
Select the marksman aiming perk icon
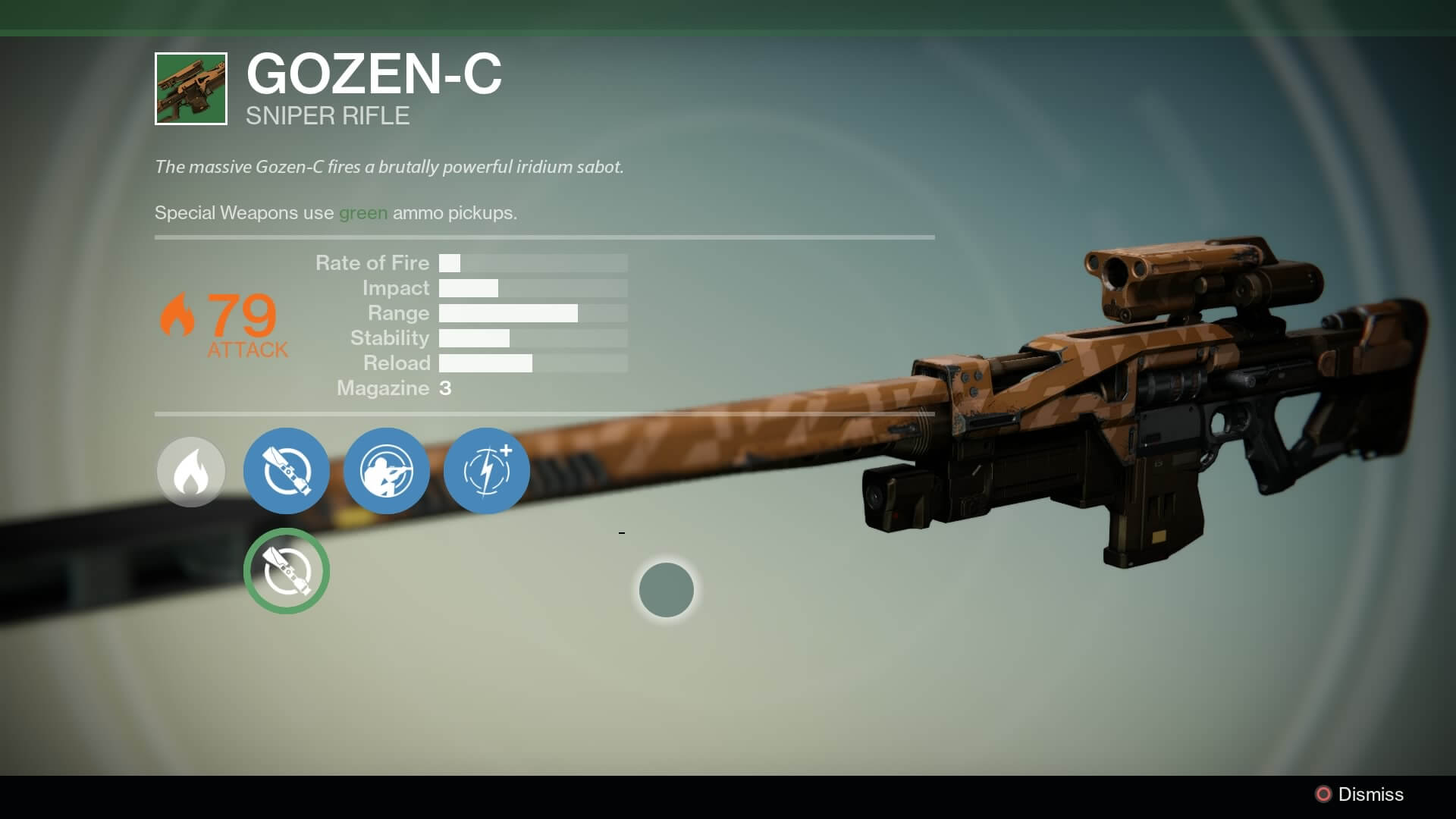click(x=386, y=471)
